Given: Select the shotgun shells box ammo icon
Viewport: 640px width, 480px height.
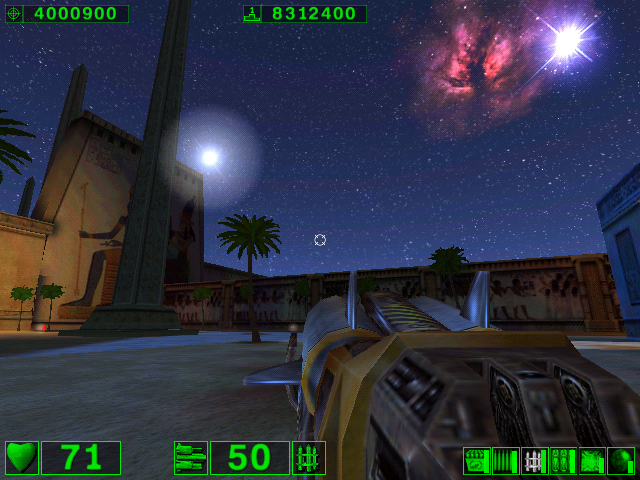Looking at the screenshot, I should (x=477, y=461).
